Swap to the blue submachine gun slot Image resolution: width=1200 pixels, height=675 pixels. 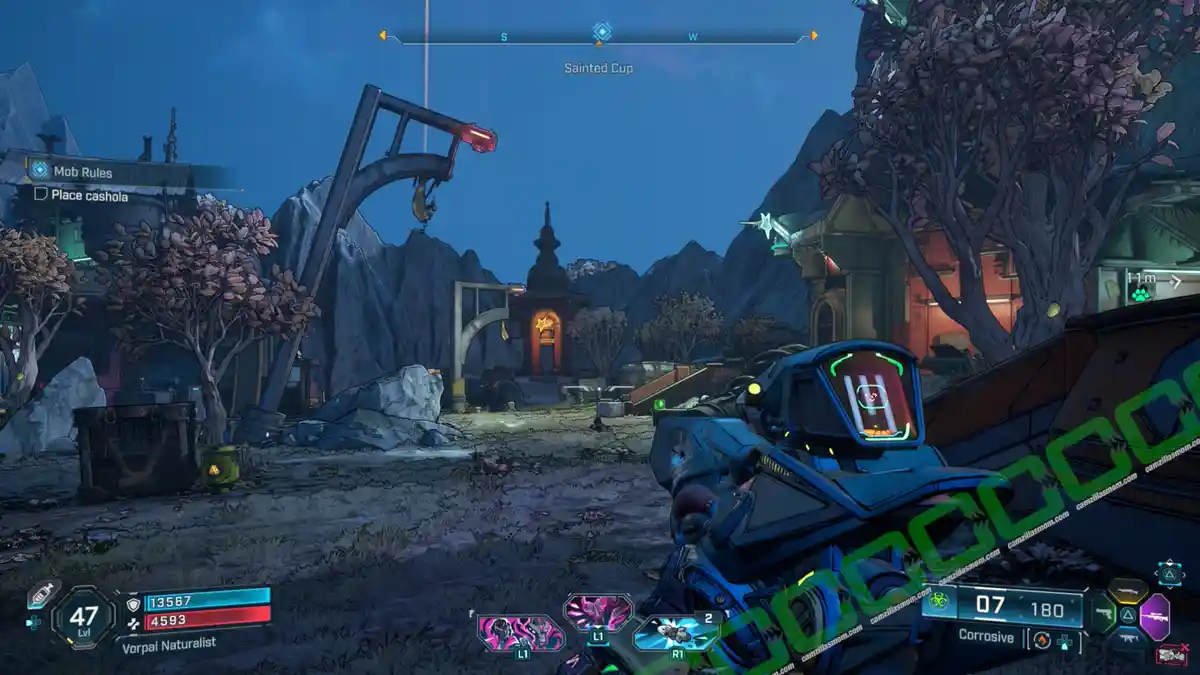coord(1128,640)
